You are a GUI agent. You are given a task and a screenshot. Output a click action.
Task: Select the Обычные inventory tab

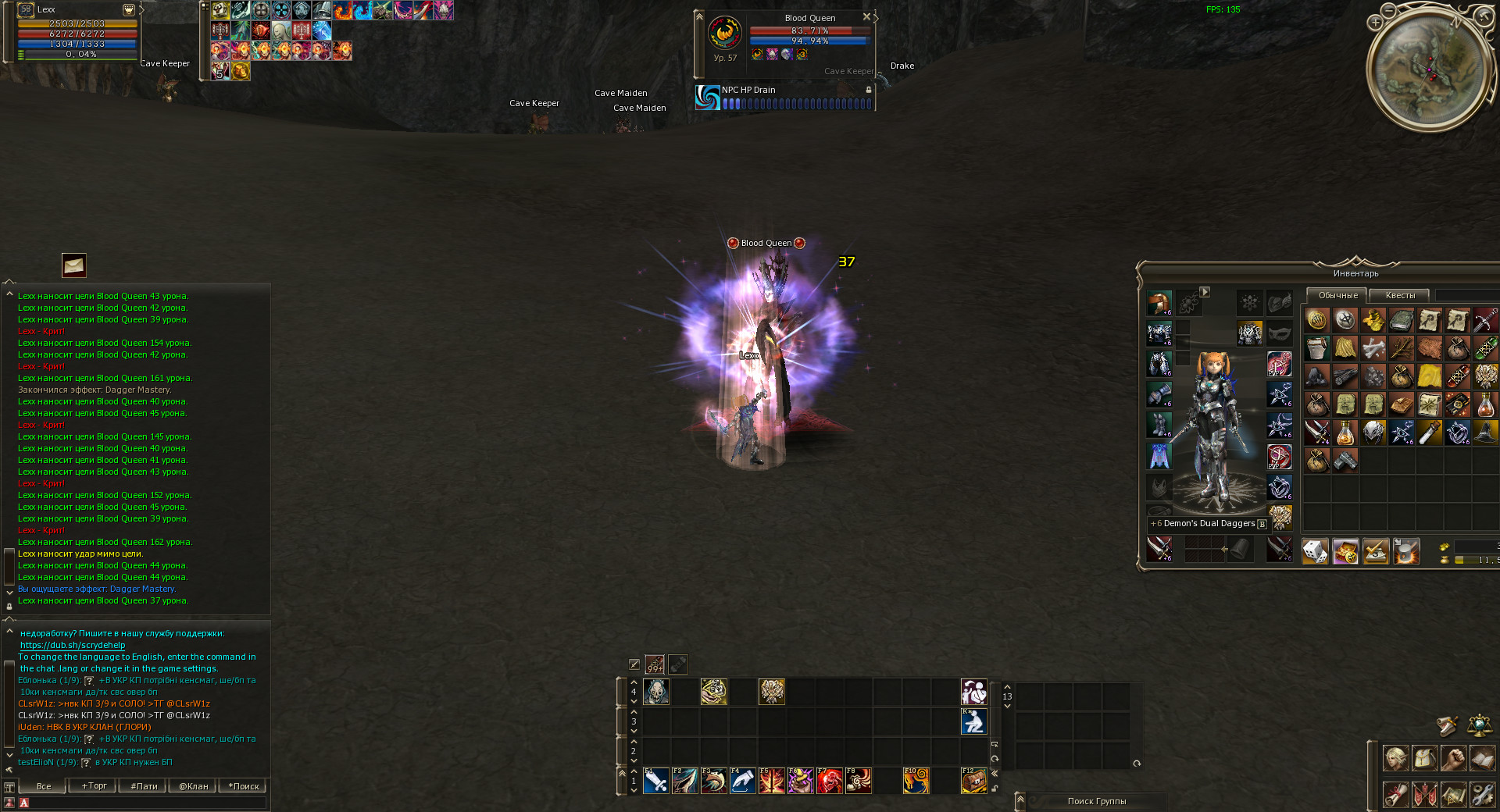(x=1337, y=295)
